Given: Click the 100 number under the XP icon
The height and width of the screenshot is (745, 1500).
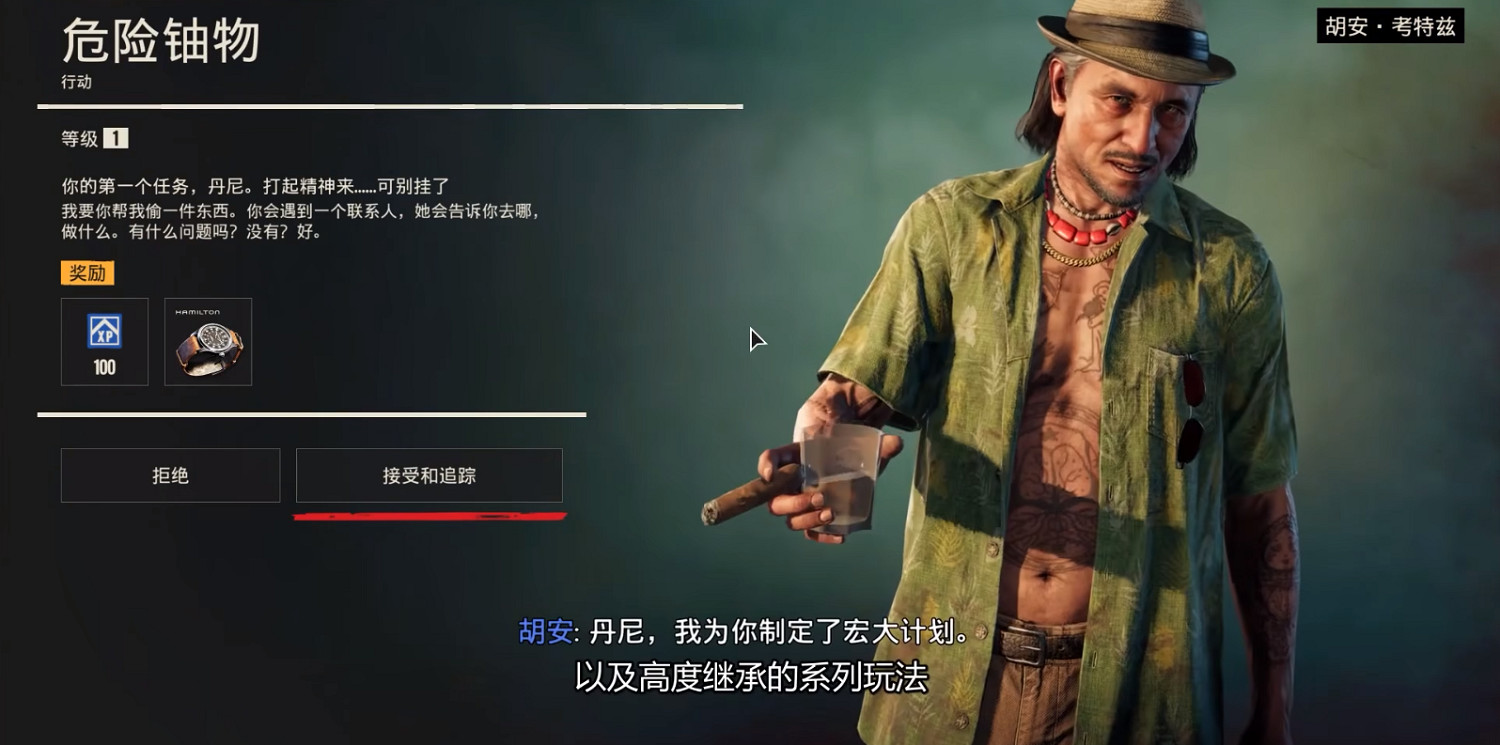Looking at the screenshot, I should [104, 367].
